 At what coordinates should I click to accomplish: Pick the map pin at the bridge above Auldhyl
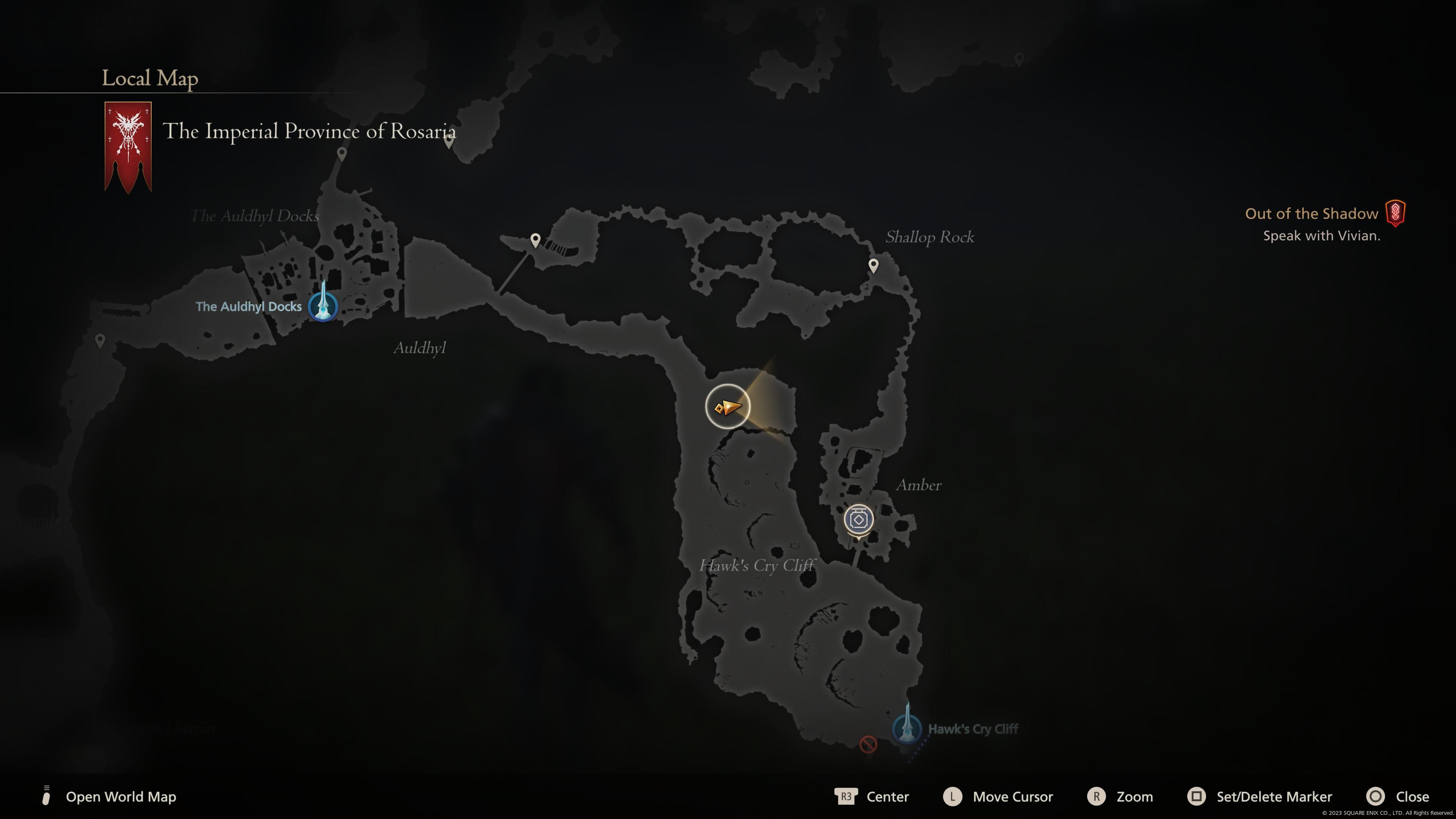535,240
